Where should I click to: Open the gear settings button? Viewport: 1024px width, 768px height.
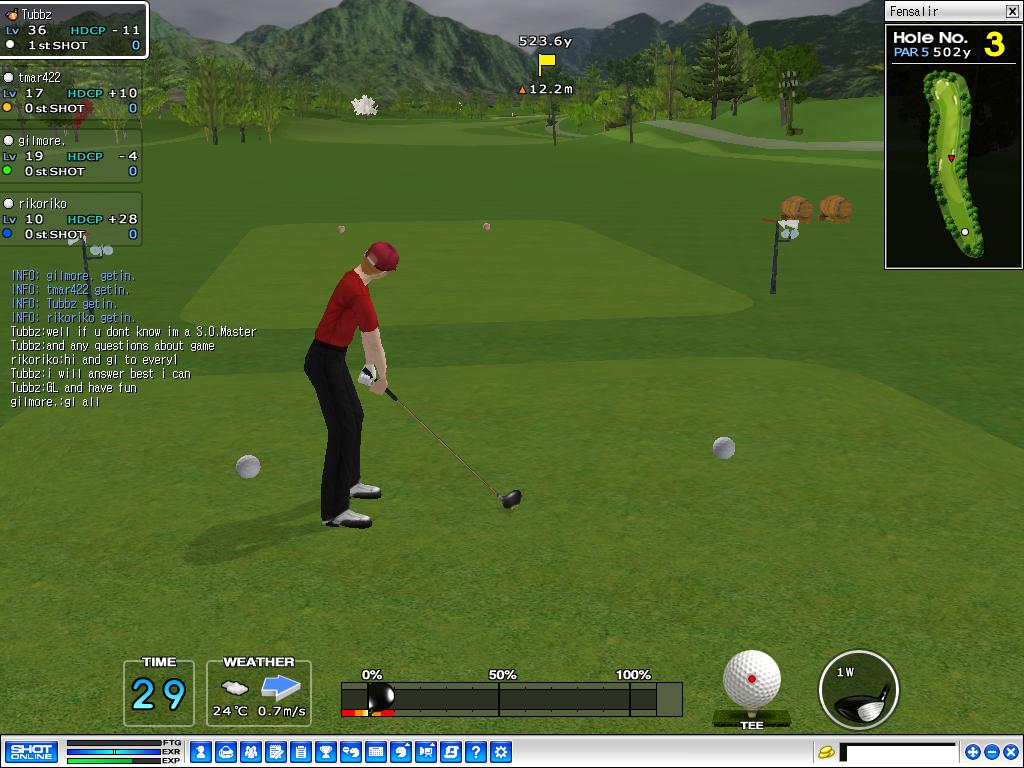click(x=501, y=752)
